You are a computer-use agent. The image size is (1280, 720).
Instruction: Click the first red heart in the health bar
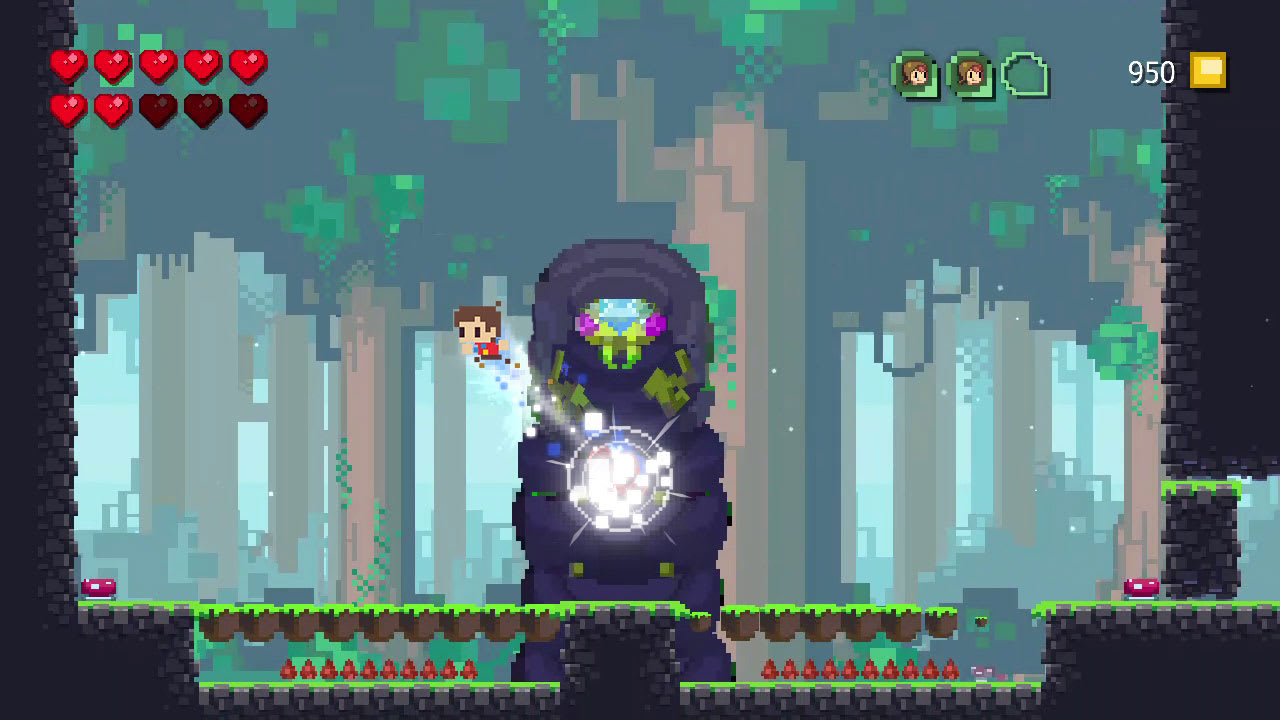coord(68,65)
